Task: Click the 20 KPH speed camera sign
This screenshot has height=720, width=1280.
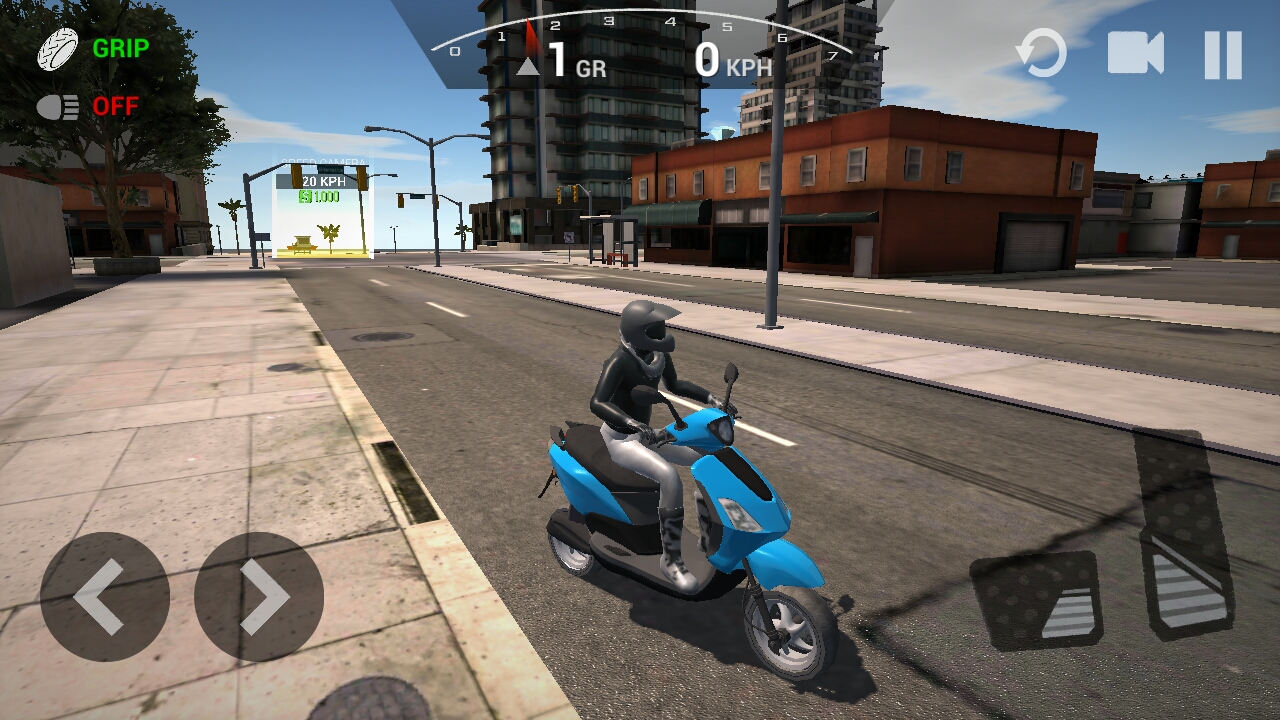Action: click(324, 180)
